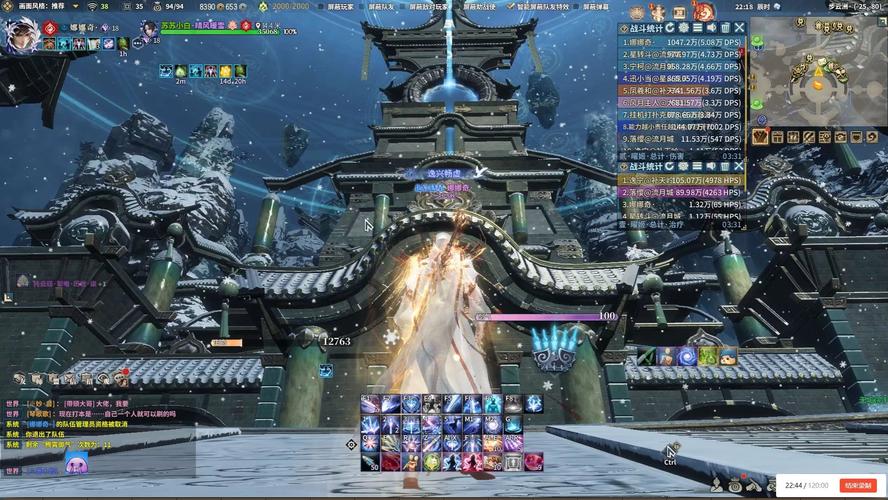Enable the 屏蔽队友 option

pyautogui.click(x=364, y=6)
